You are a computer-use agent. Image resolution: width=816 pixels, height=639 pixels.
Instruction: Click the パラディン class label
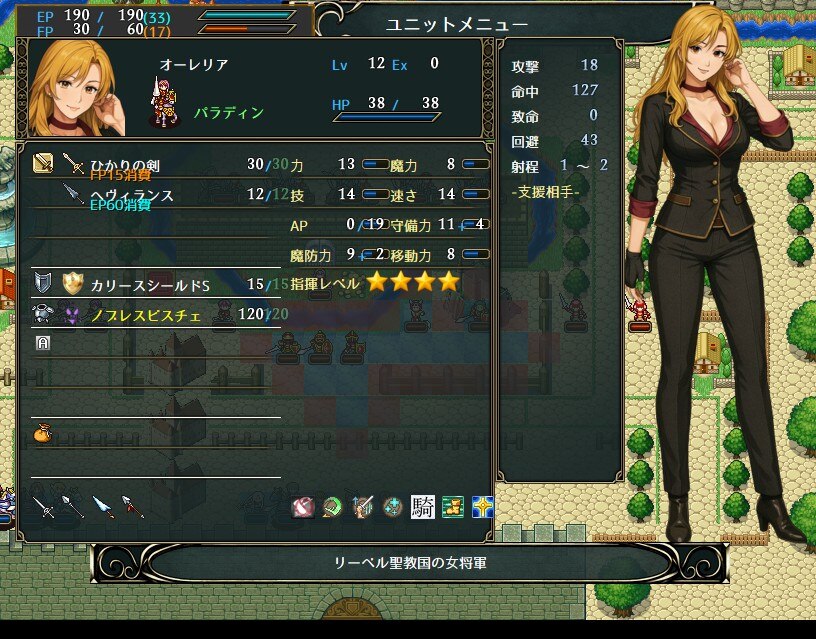click(229, 113)
